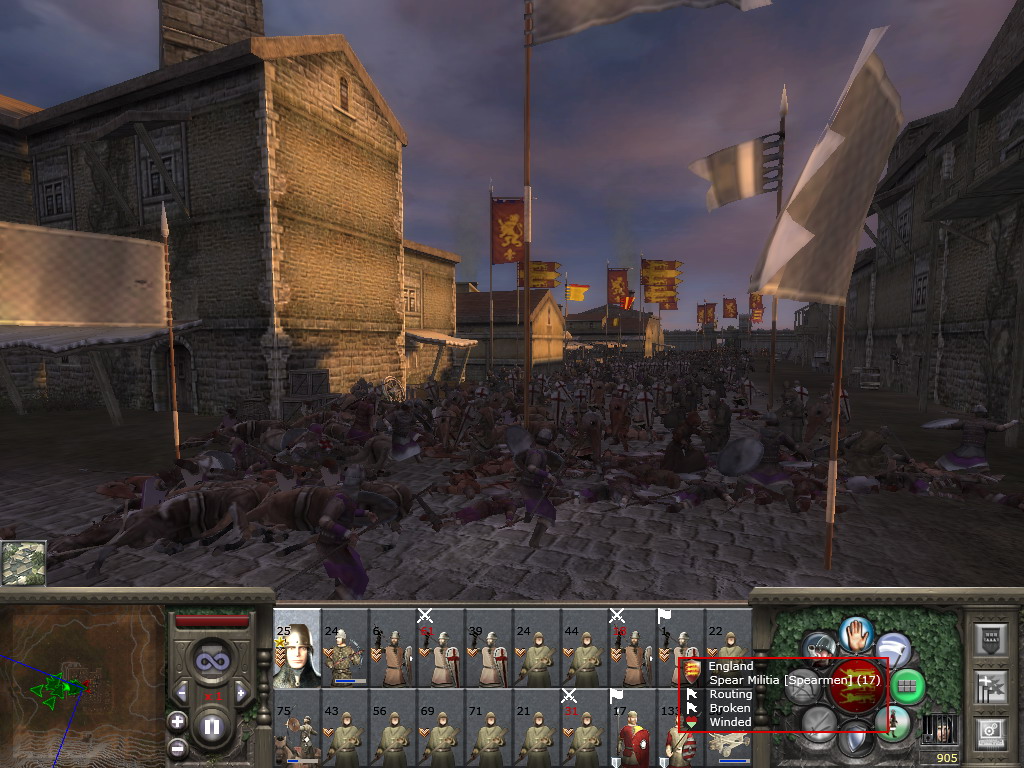Viewport: 1024px width, 768px height.
Task: Increase the battle speed with the plus arrow
Action: [241, 692]
